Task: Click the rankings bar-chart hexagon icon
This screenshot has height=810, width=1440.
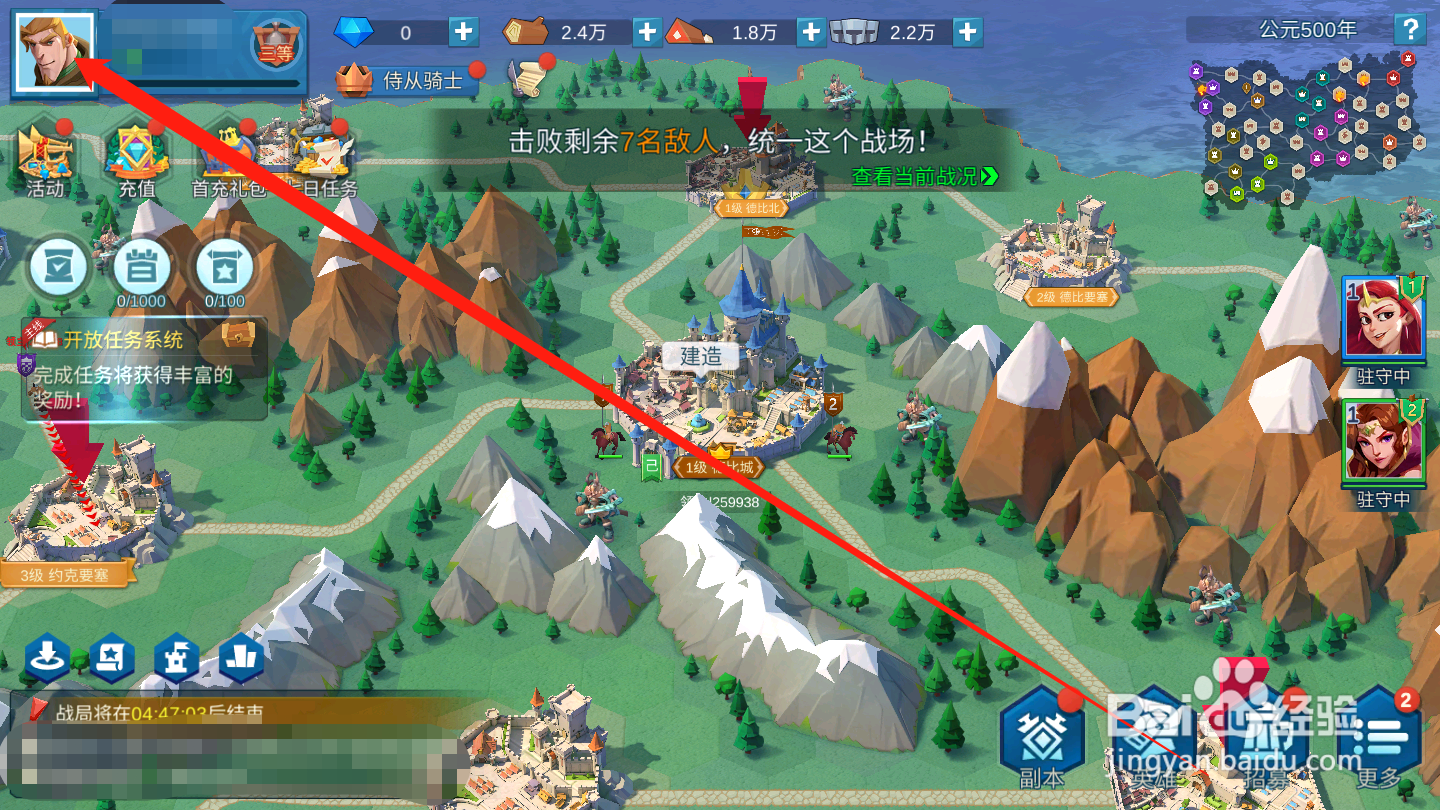Action: 240,658
